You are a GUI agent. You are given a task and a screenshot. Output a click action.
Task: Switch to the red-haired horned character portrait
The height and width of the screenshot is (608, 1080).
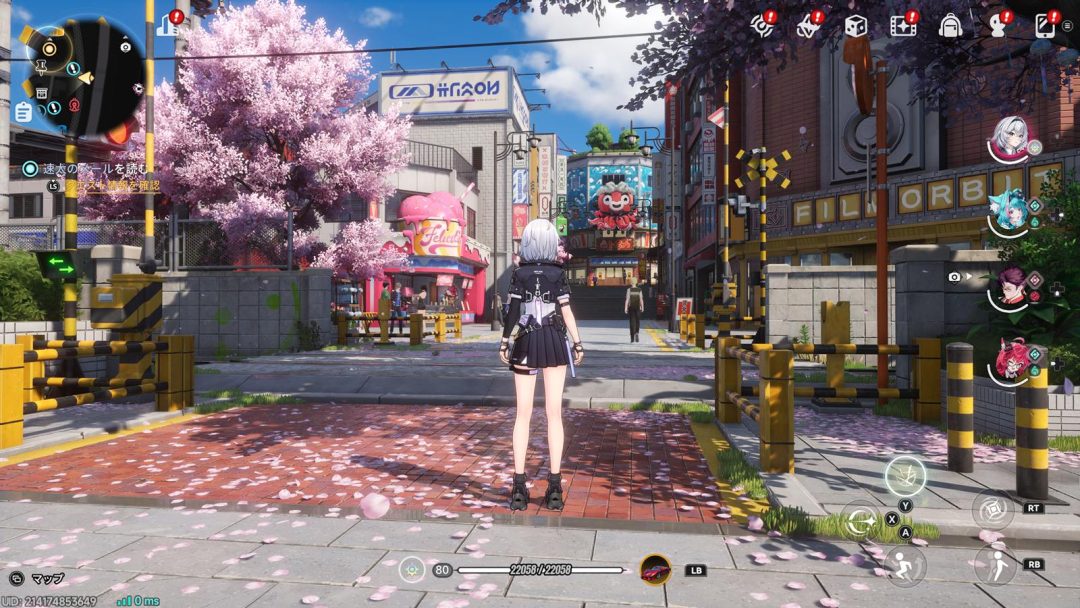tap(1010, 360)
